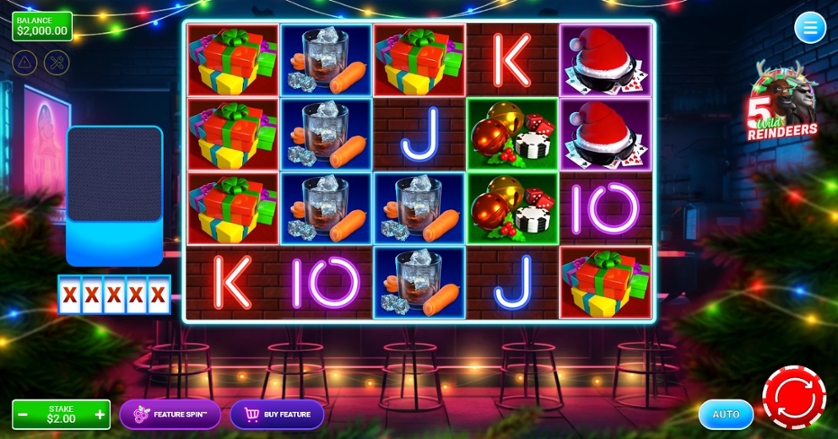Spin the reels with the red button
The width and height of the screenshot is (838, 439).
[x=794, y=399]
